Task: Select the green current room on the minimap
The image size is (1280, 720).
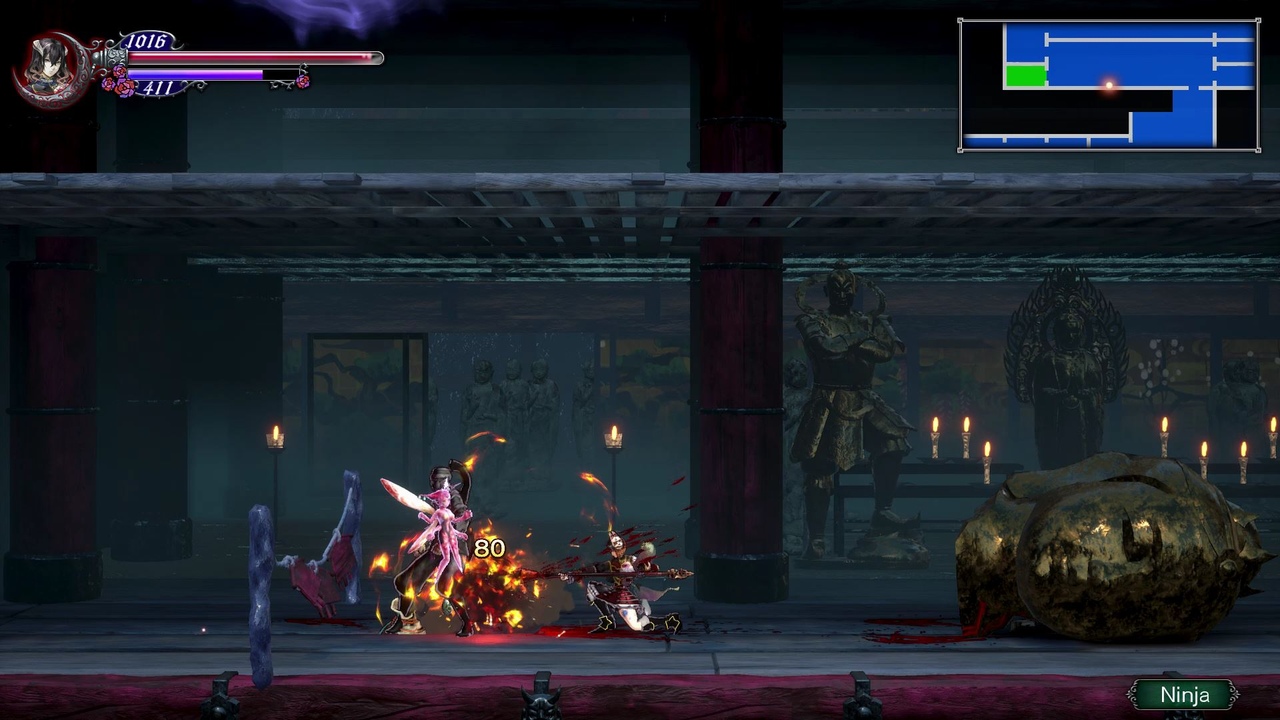Action: click(x=1027, y=73)
